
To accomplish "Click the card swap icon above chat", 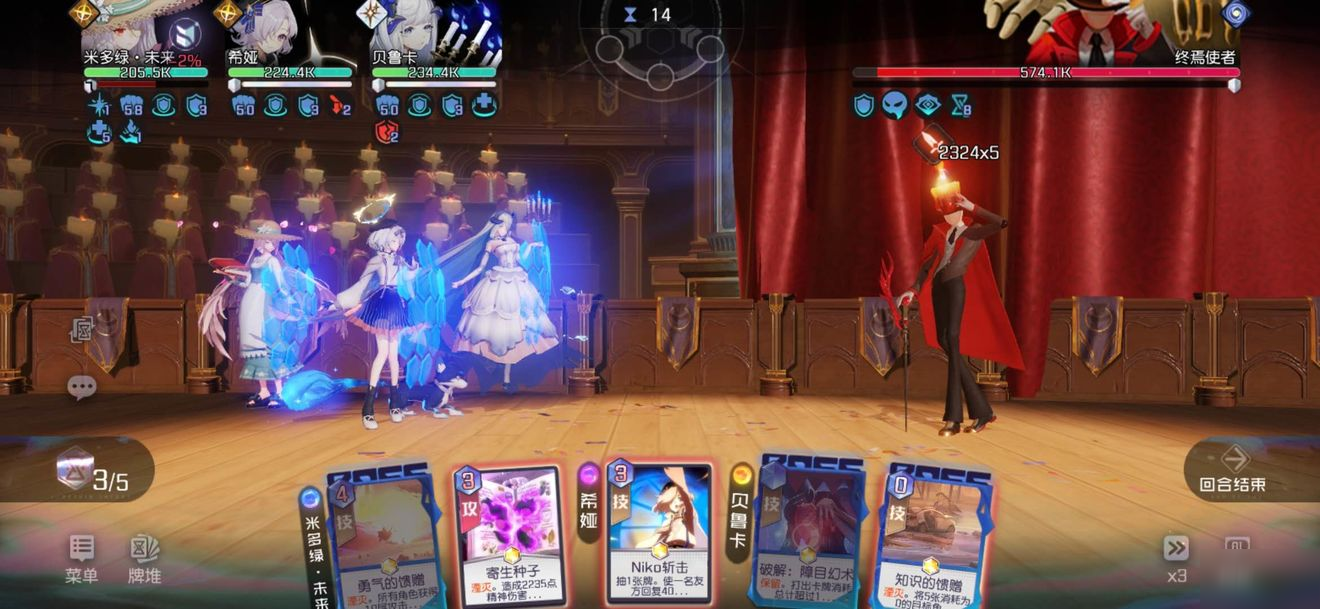I will 82,330.
